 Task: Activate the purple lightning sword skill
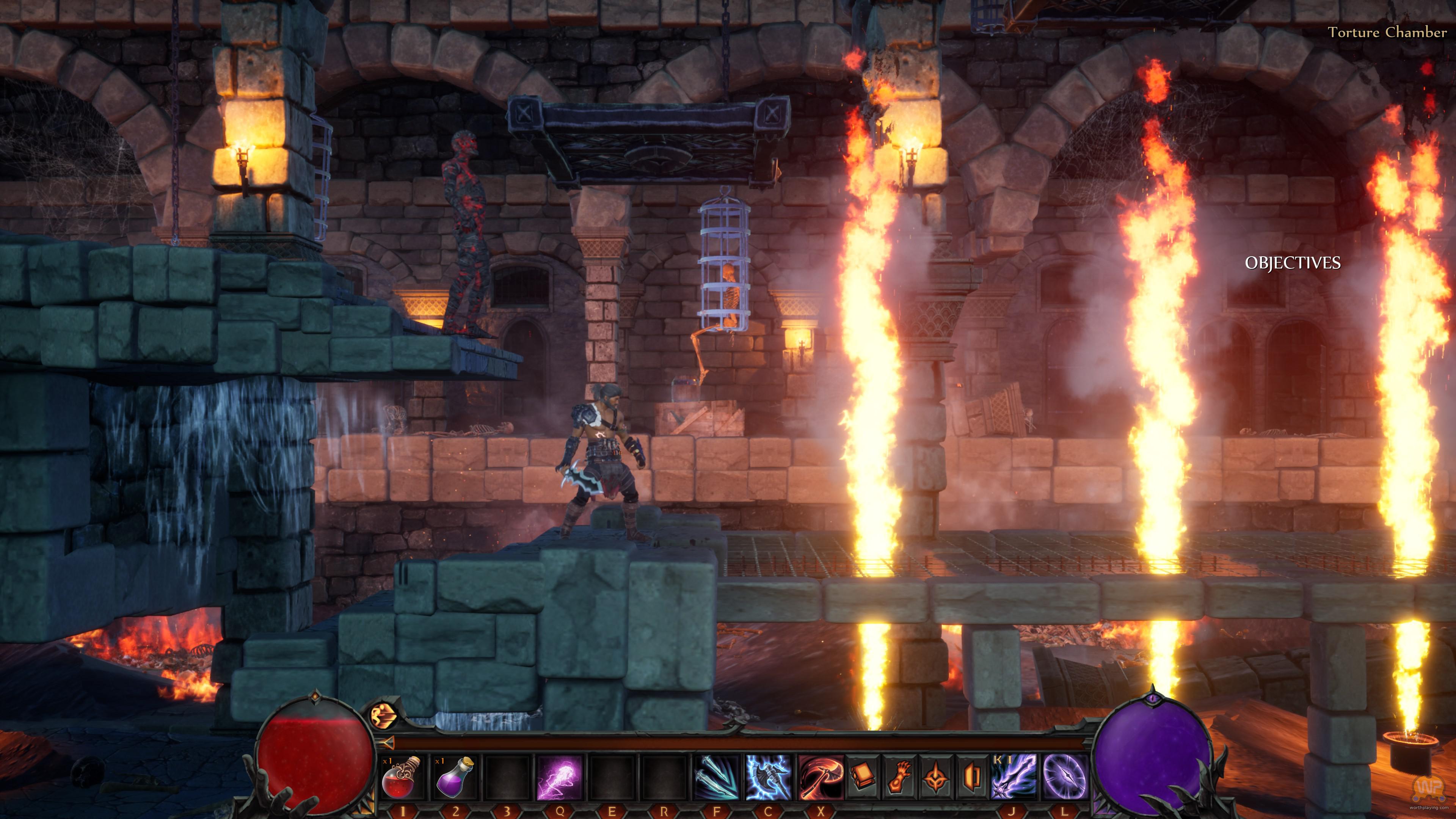(x=1014, y=778)
